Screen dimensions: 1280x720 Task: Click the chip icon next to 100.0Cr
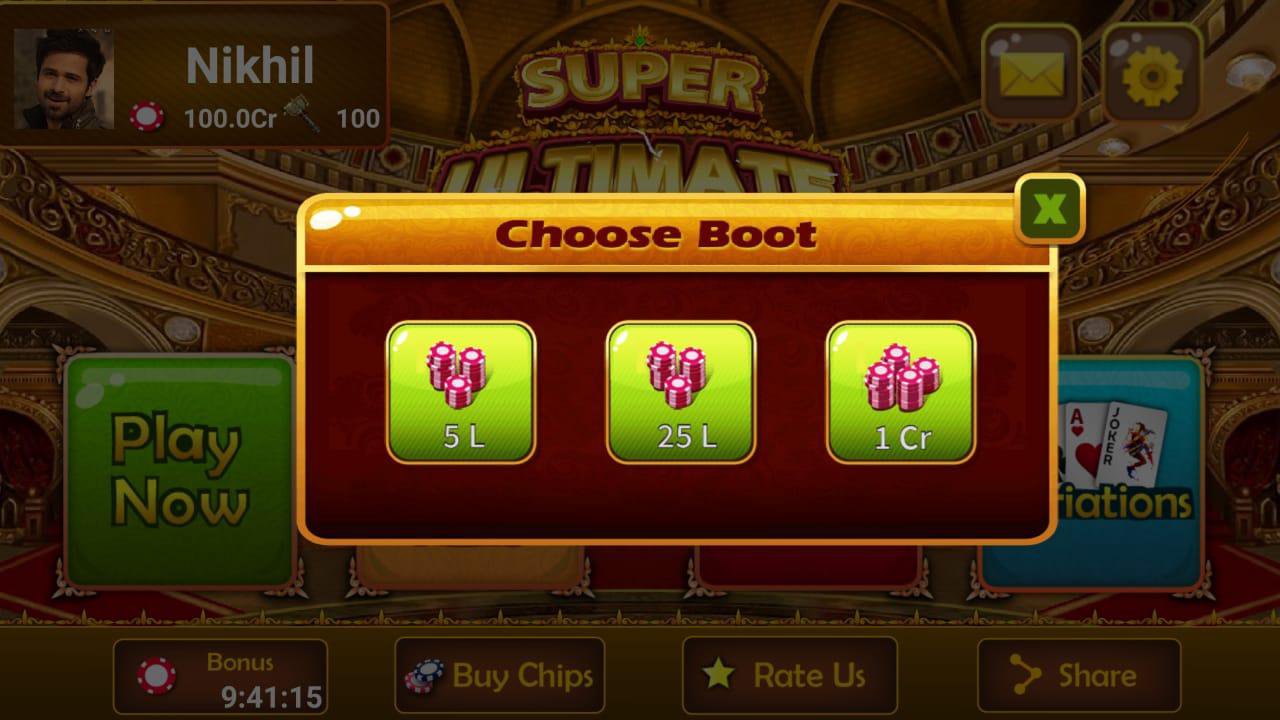[x=148, y=118]
